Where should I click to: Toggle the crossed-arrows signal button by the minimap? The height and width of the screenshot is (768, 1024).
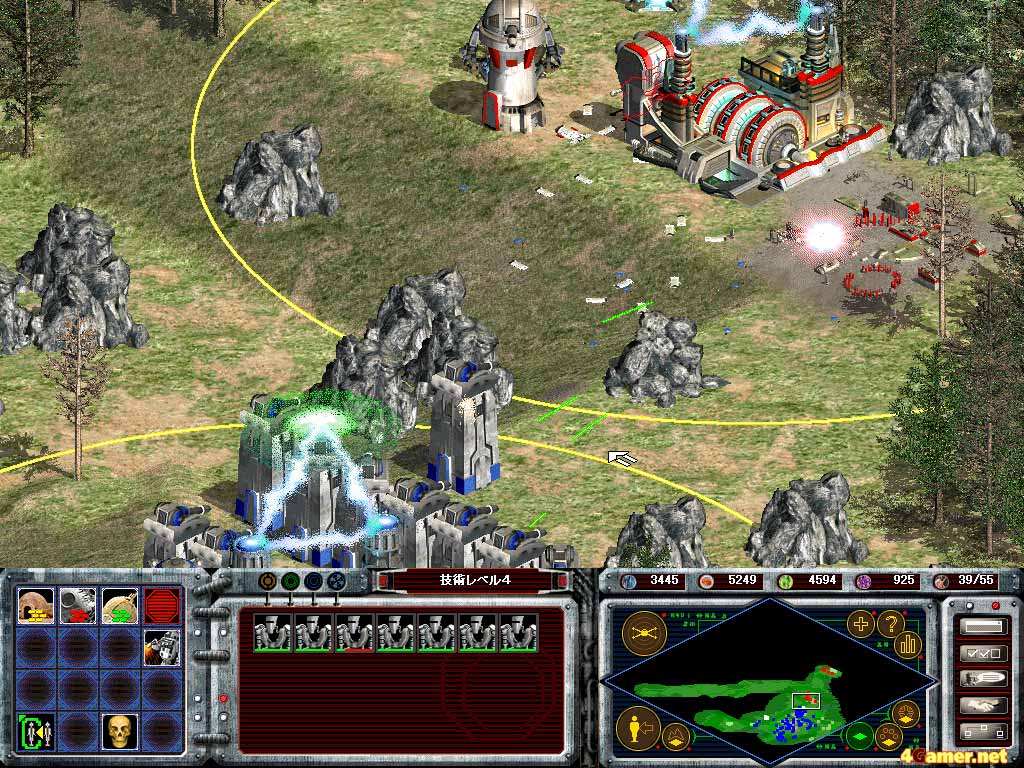pos(642,632)
